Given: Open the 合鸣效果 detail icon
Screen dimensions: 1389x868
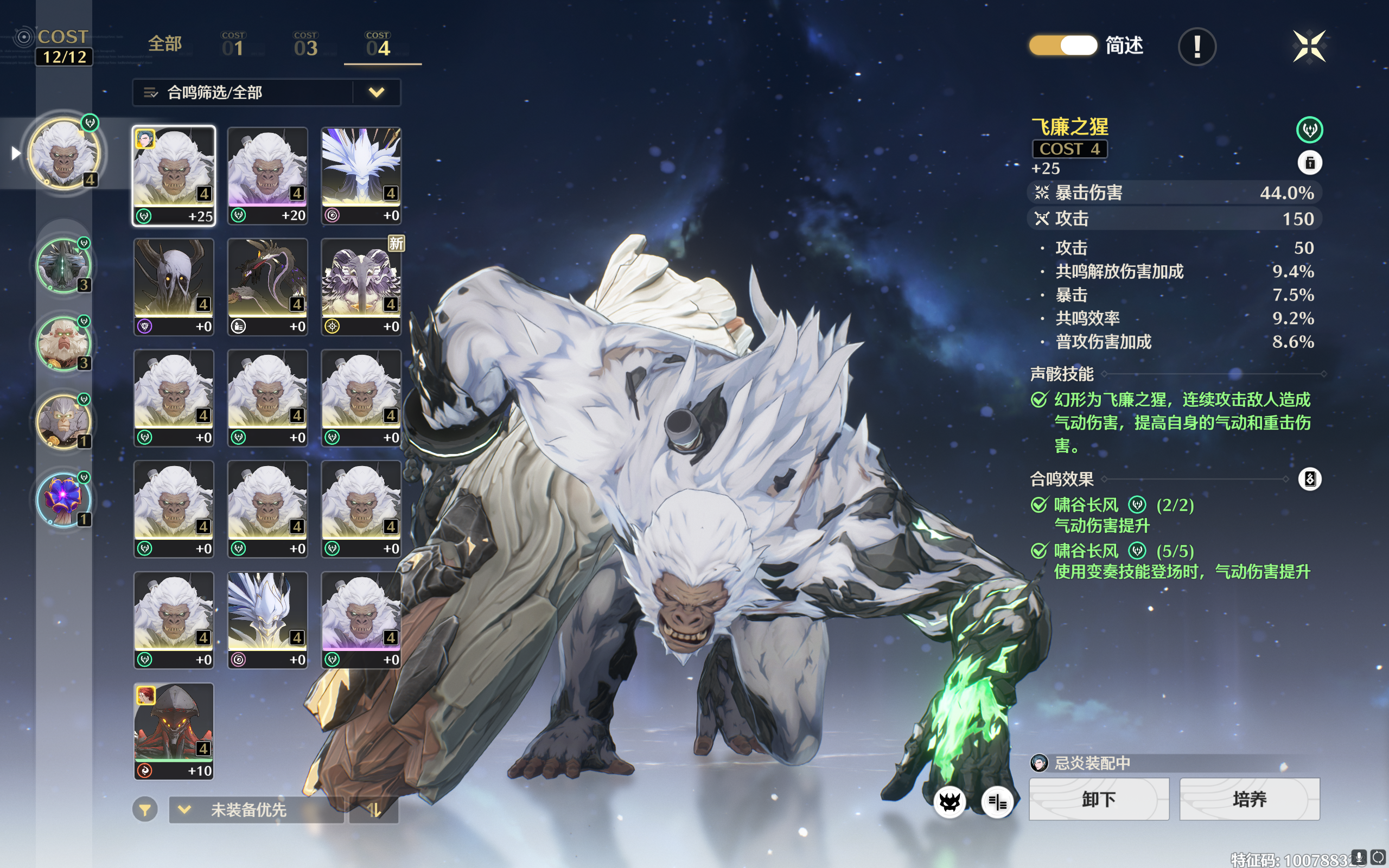Looking at the screenshot, I should click(x=1310, y=479).
